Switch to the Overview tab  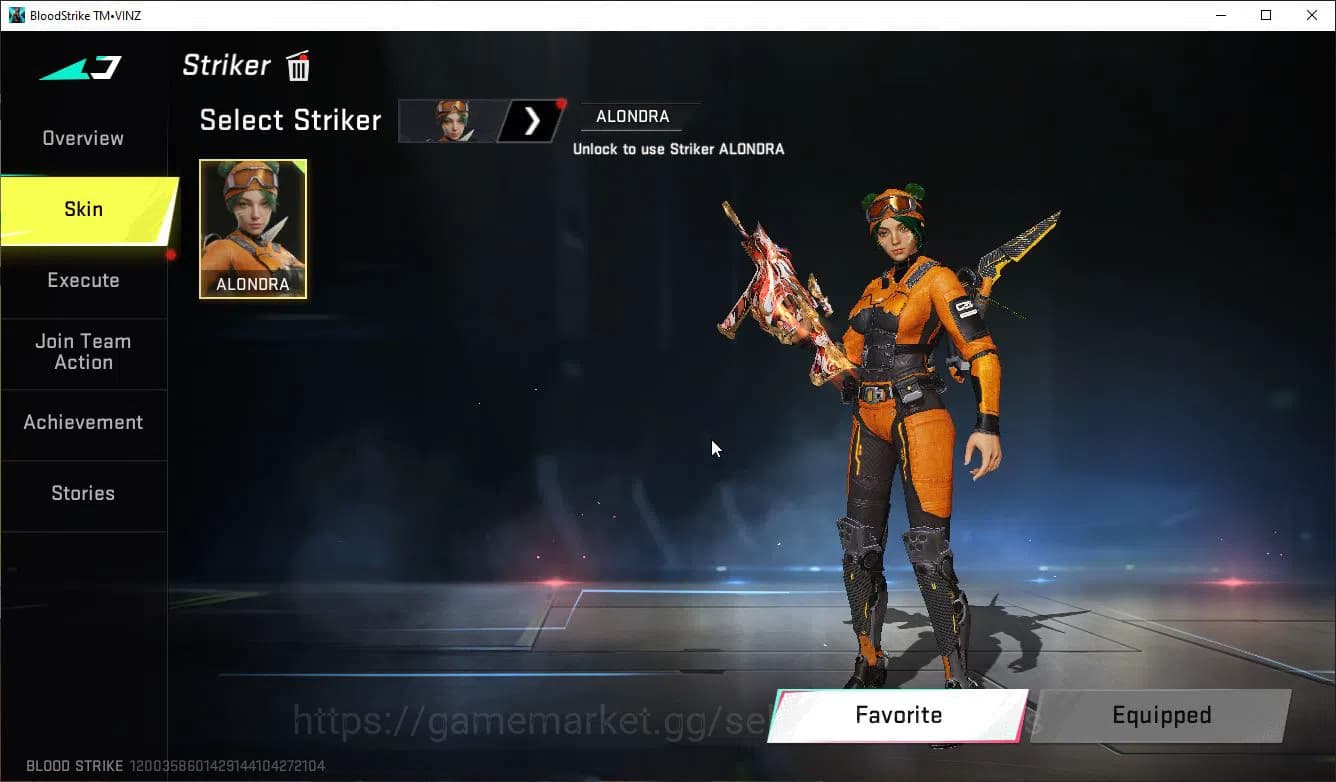[83, 137]
